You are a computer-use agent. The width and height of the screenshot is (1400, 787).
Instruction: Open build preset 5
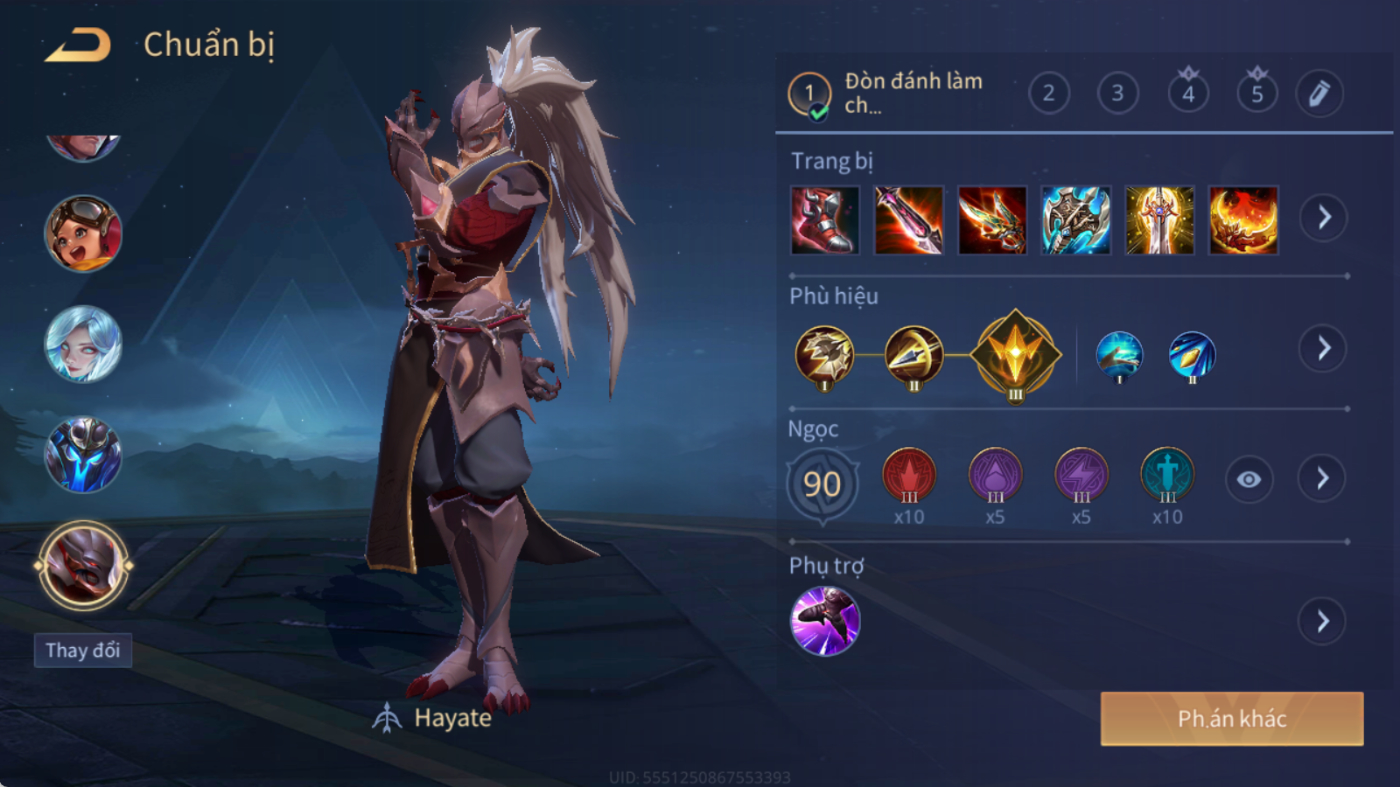(x=1257, y=94)
